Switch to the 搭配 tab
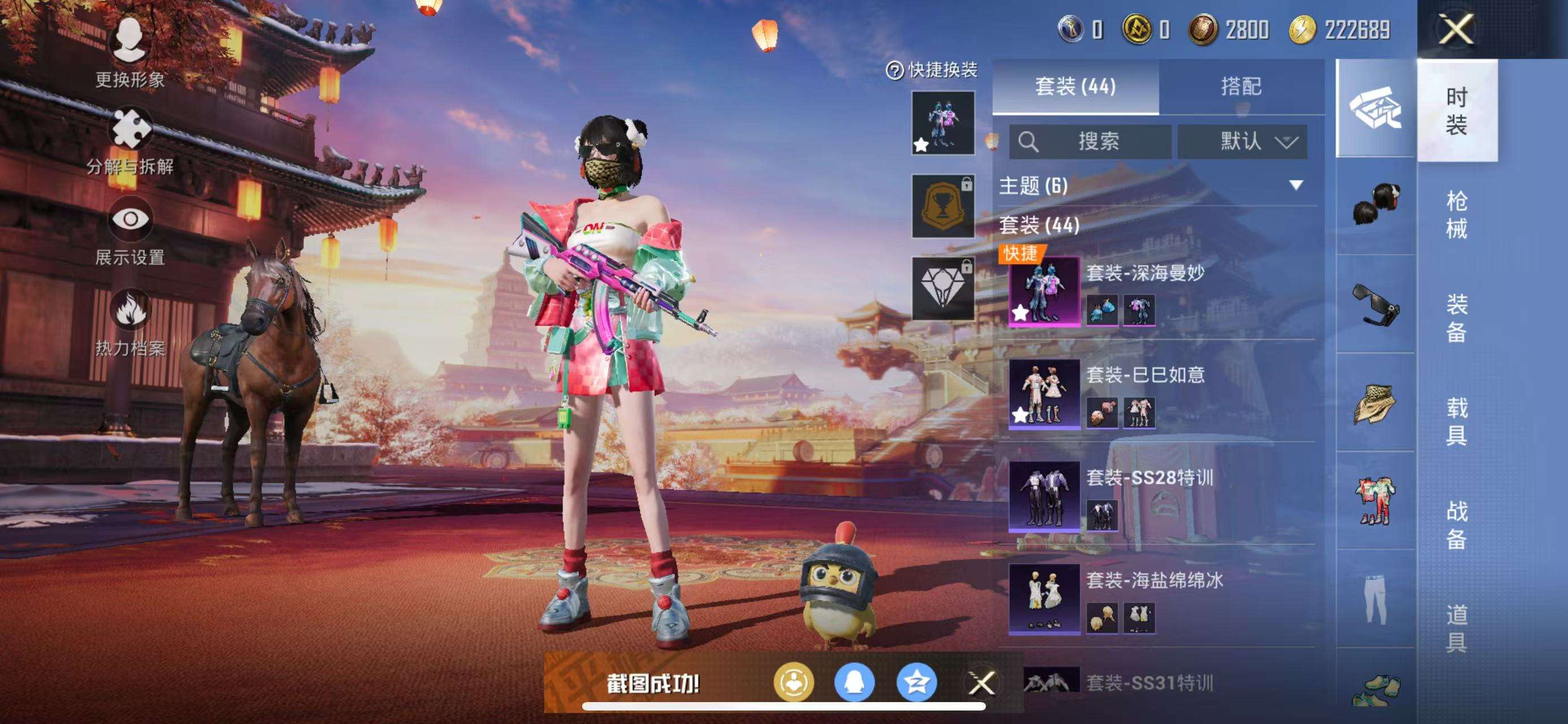The height and width of the screenshot is (724, 1568). [1251, 87]
